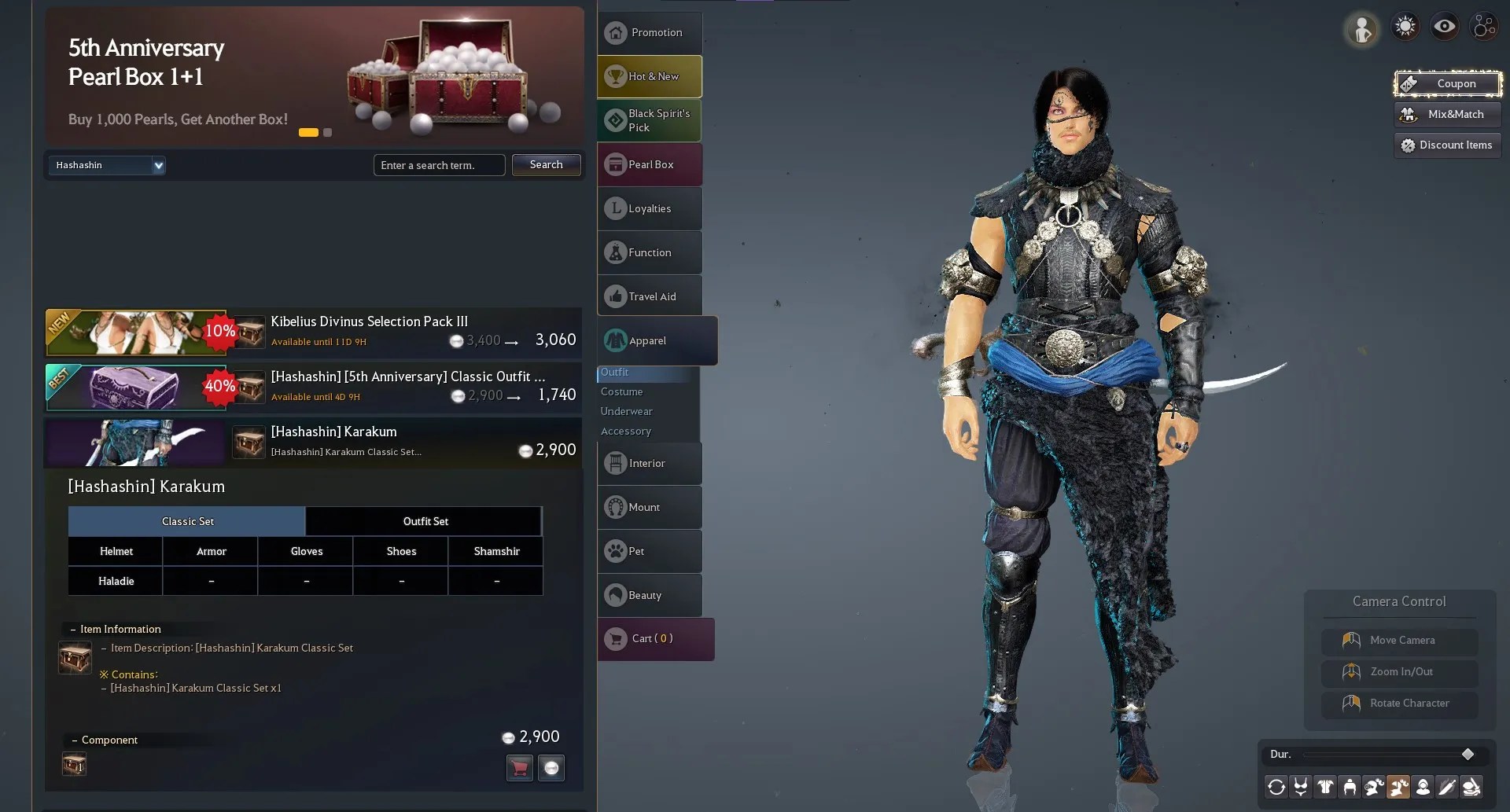Screen dimensions: 1510x812
Task: Toggle the lighting sun icon
Action: 1405,25
